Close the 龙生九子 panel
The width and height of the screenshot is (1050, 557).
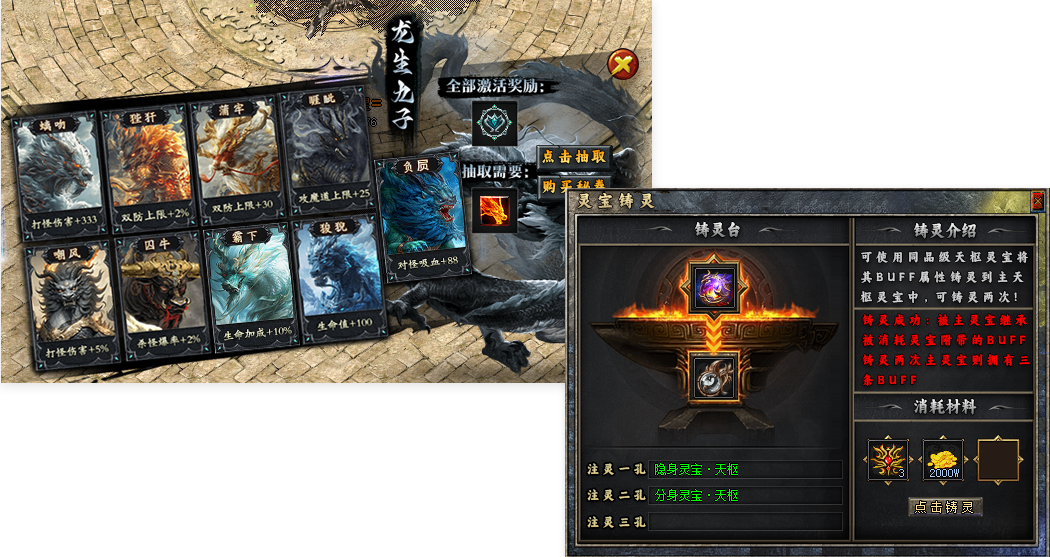(x=623, y=66)
